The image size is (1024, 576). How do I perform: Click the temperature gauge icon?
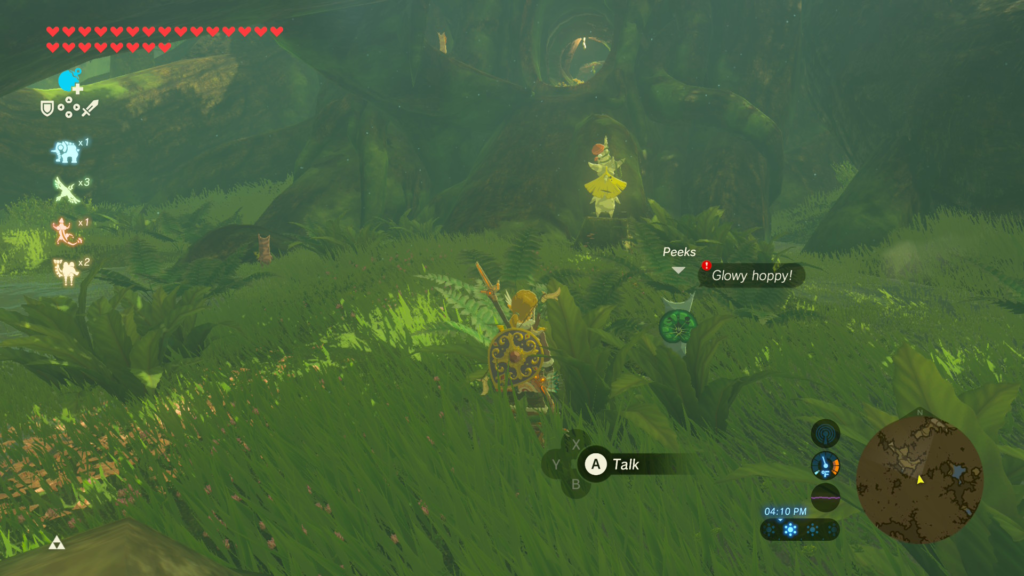pyautogui.click(x=825, y=465)
